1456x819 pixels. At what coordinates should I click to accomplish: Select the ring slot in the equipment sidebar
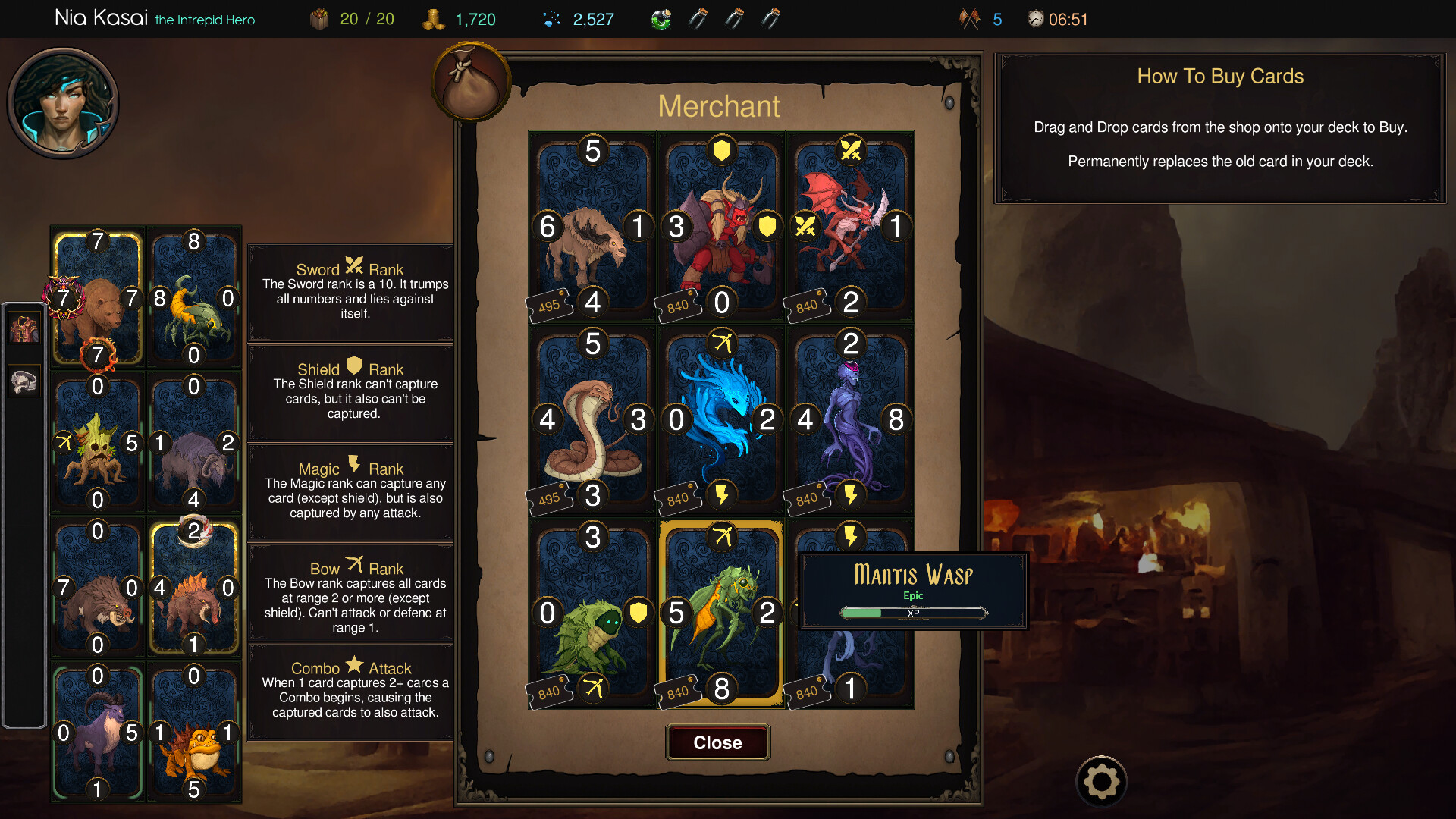tap(24, 381)
